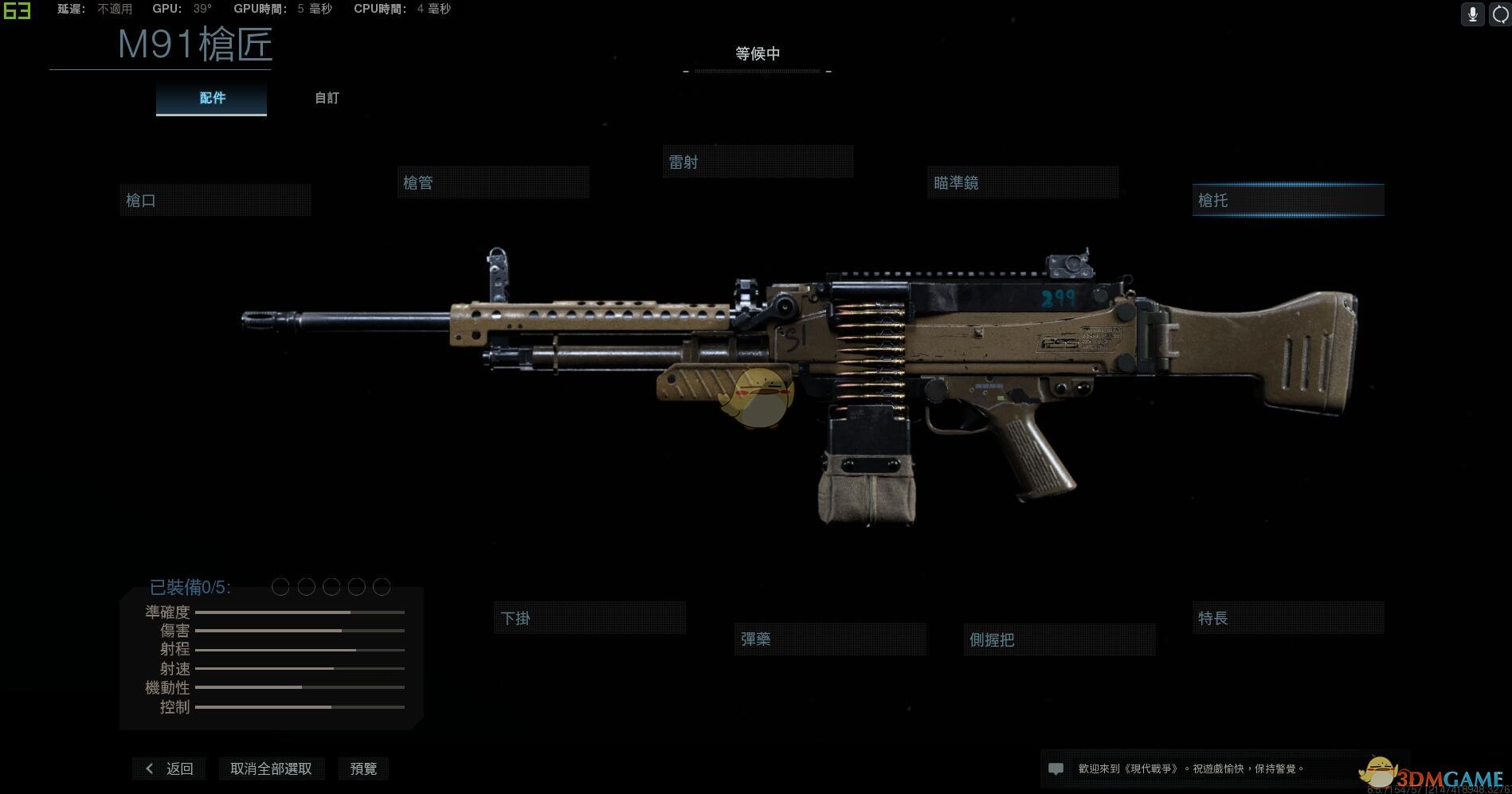
Task: Toggle the microphone icon
Action: (1473, 14)
